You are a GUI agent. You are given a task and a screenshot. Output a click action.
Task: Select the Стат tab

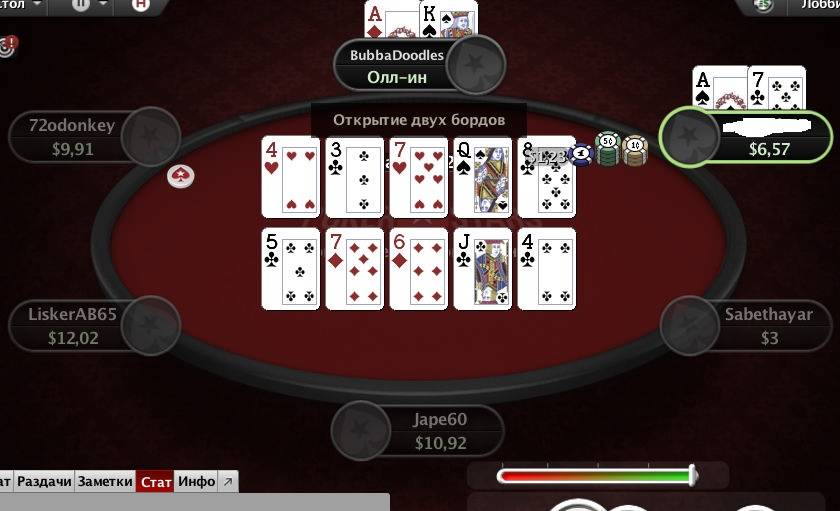155,482
